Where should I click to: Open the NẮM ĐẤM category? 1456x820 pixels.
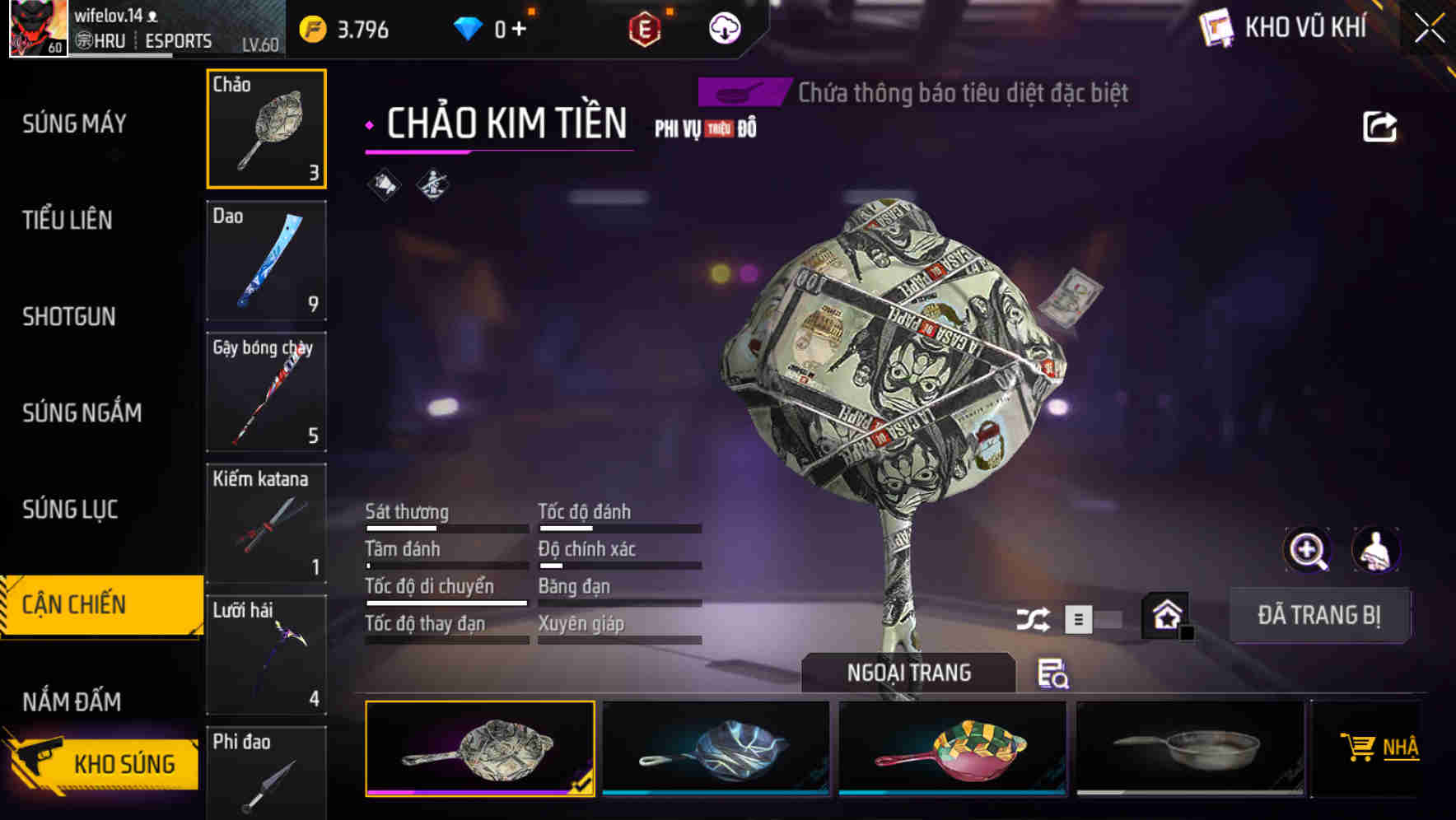72,701
